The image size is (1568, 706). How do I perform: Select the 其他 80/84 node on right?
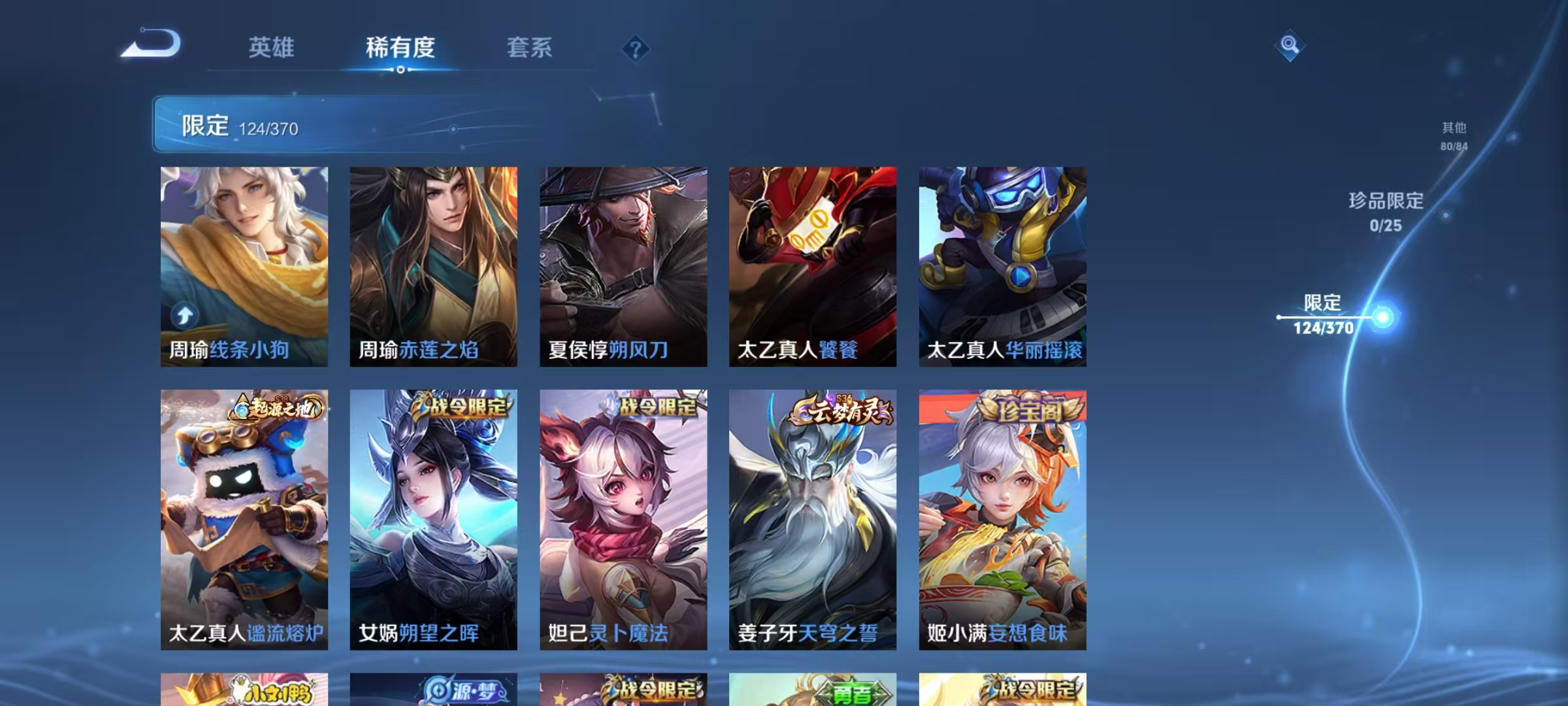click(1454, 137)
